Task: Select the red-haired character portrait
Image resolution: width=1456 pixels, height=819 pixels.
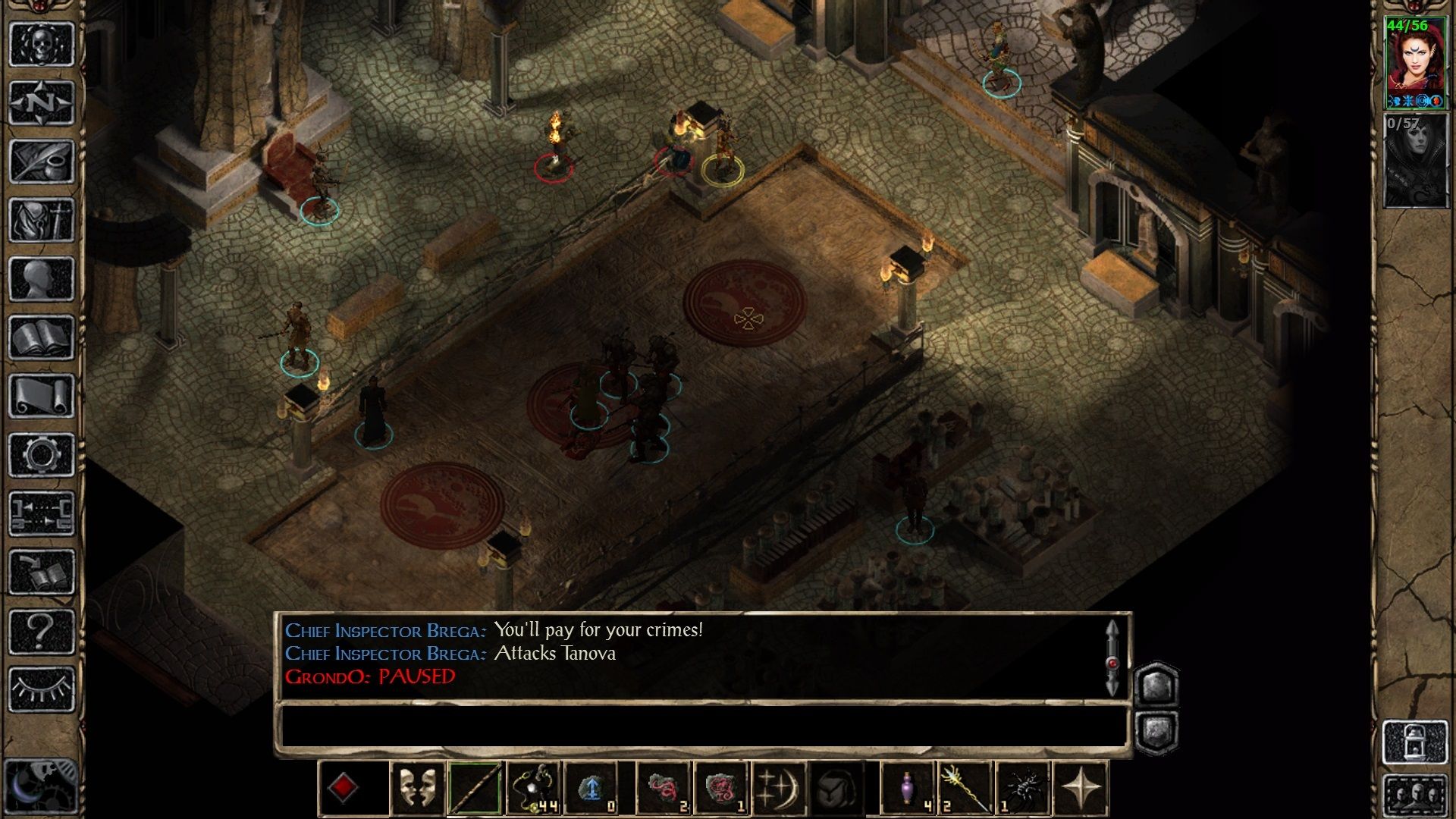Action: 1415,64
